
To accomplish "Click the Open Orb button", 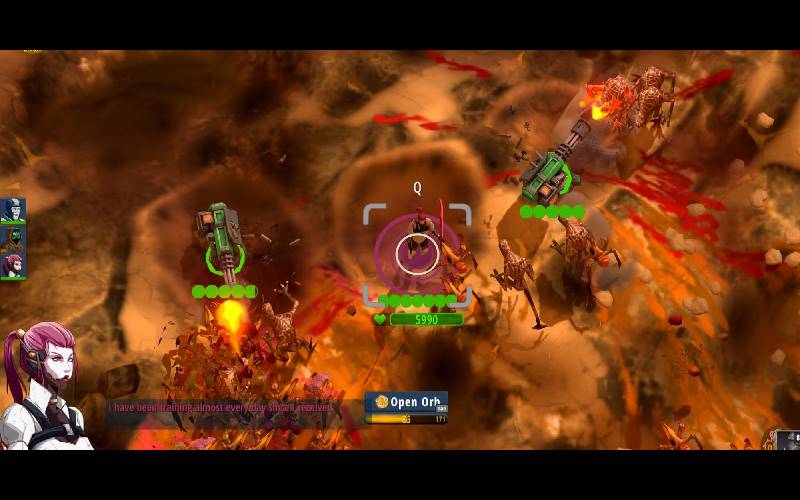I will pos(406,402).
